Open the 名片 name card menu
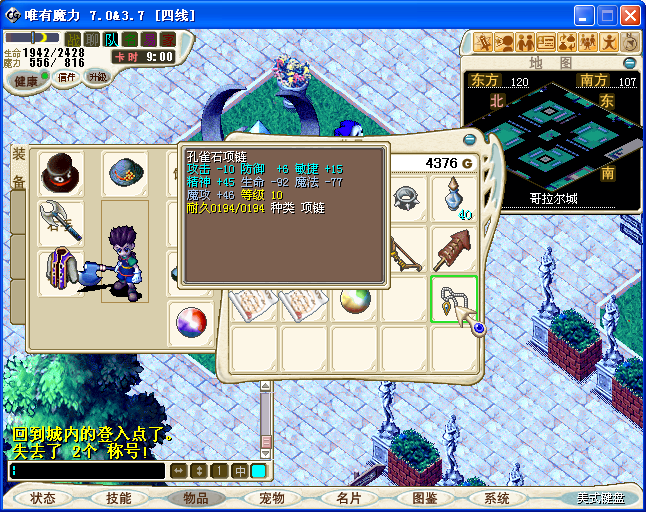646x512 pixels. tap(348, 498)
